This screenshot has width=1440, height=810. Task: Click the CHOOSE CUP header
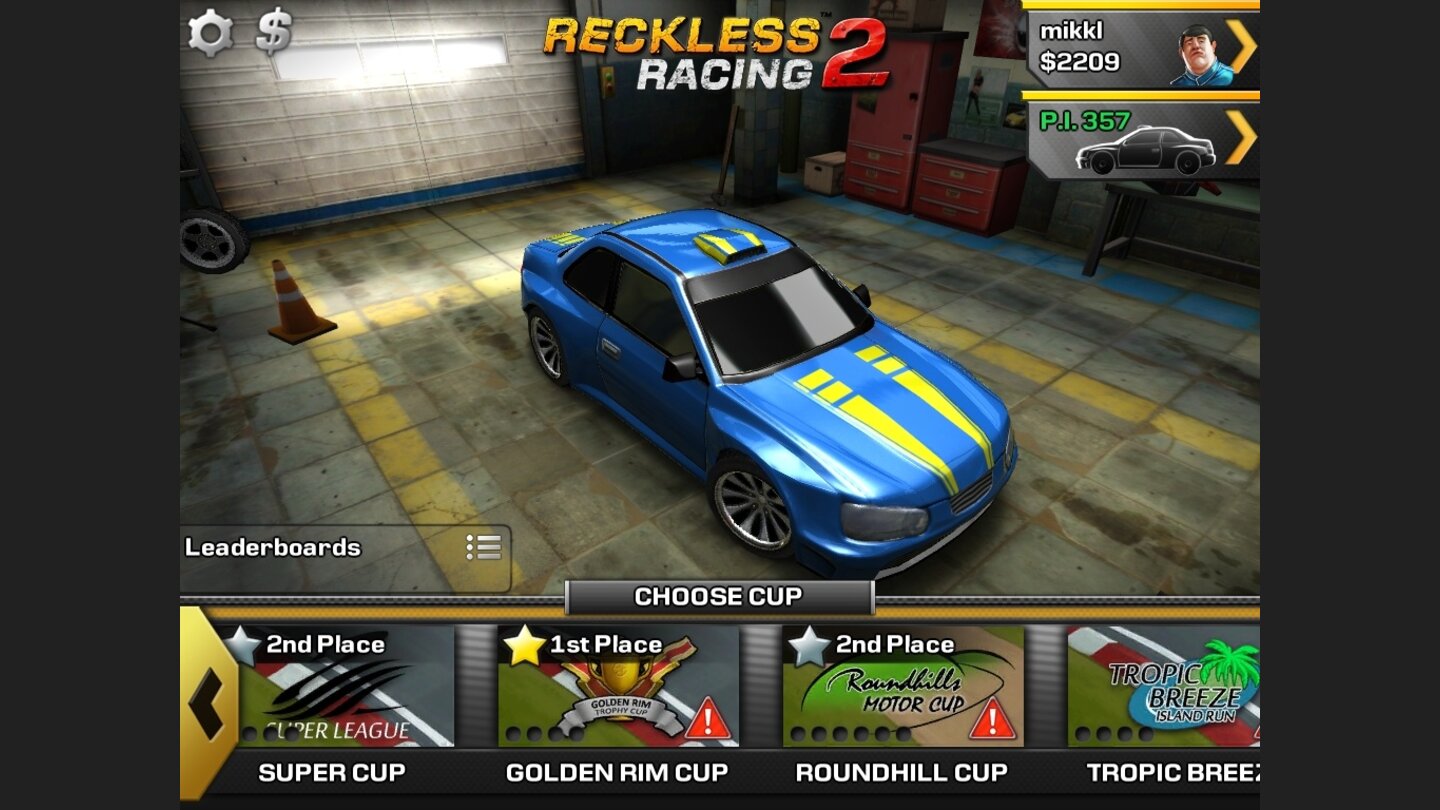click(x=720, y=596)
